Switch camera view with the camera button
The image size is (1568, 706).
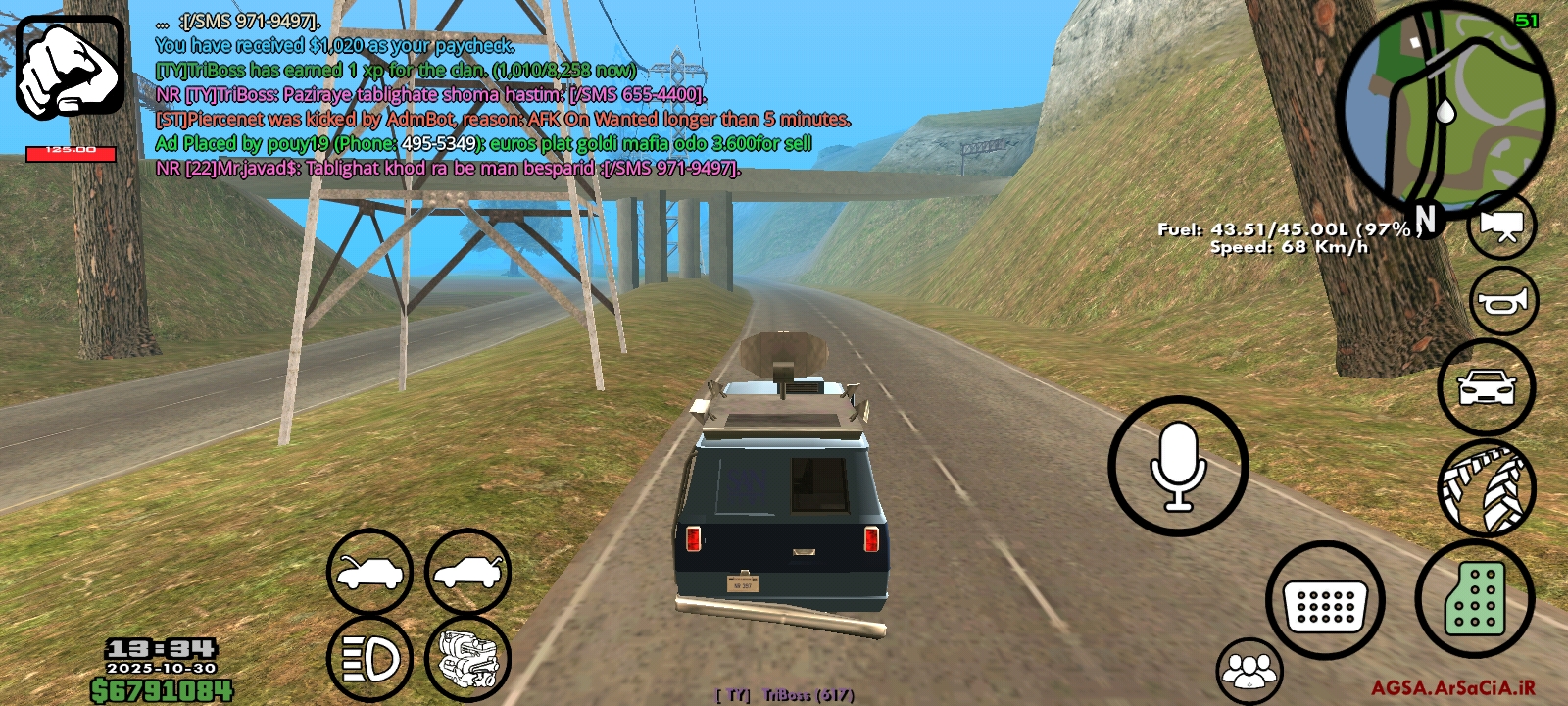pyautogui.click(x=1501, y=226)
